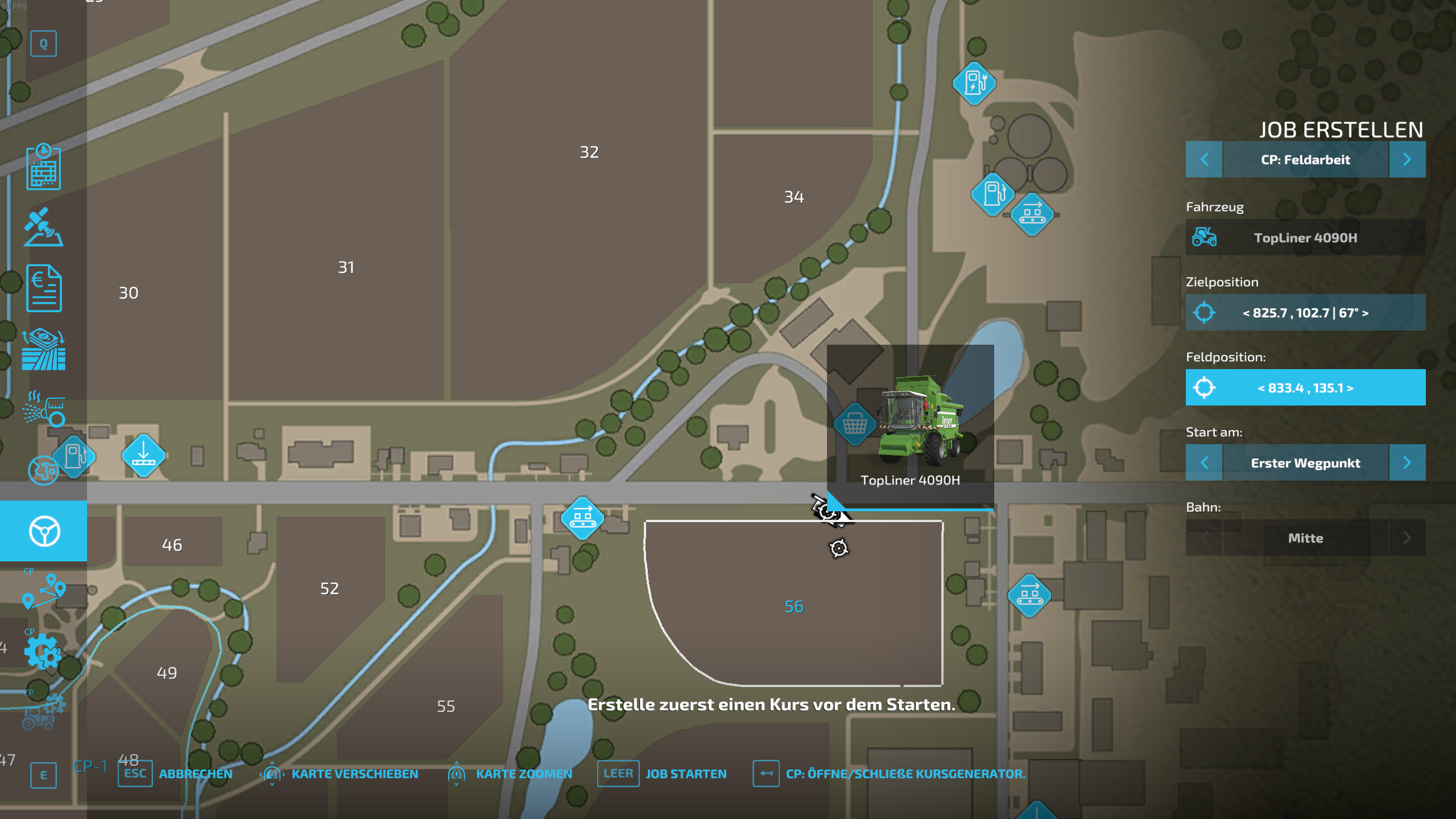
Task: Click right arrow beside Erster Wegpunkt
Action: [x=1408, y=462]
